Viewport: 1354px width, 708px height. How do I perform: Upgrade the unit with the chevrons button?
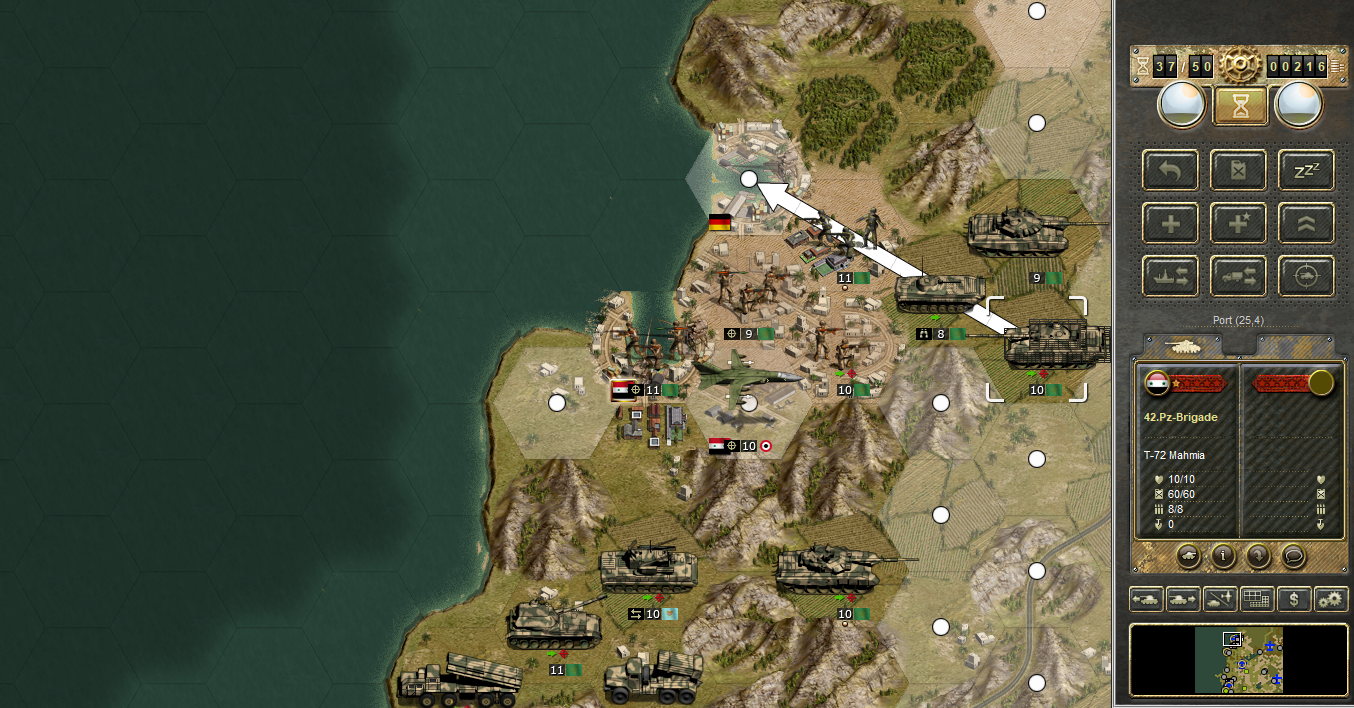1306,223
